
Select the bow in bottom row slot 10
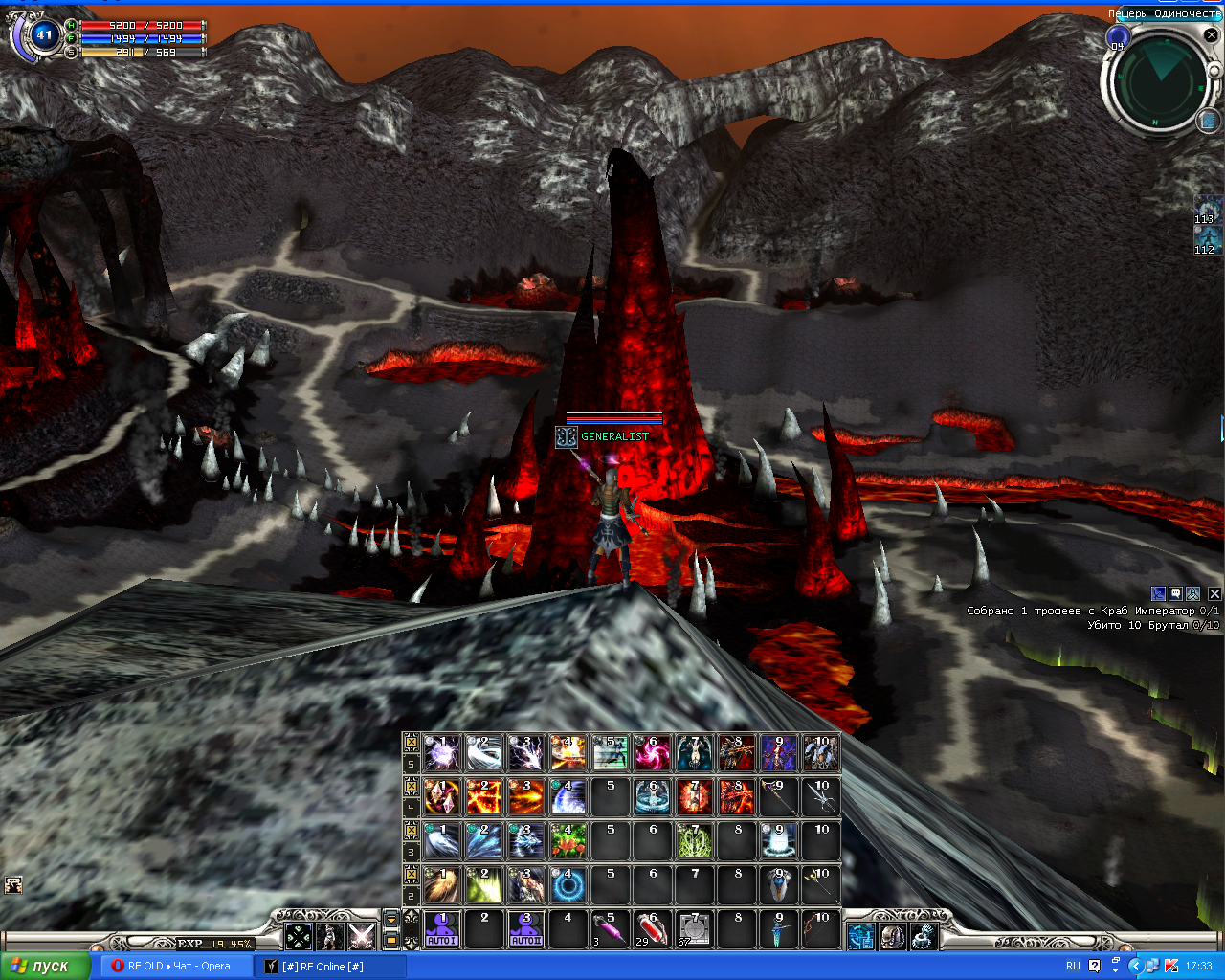click(820, 929)
